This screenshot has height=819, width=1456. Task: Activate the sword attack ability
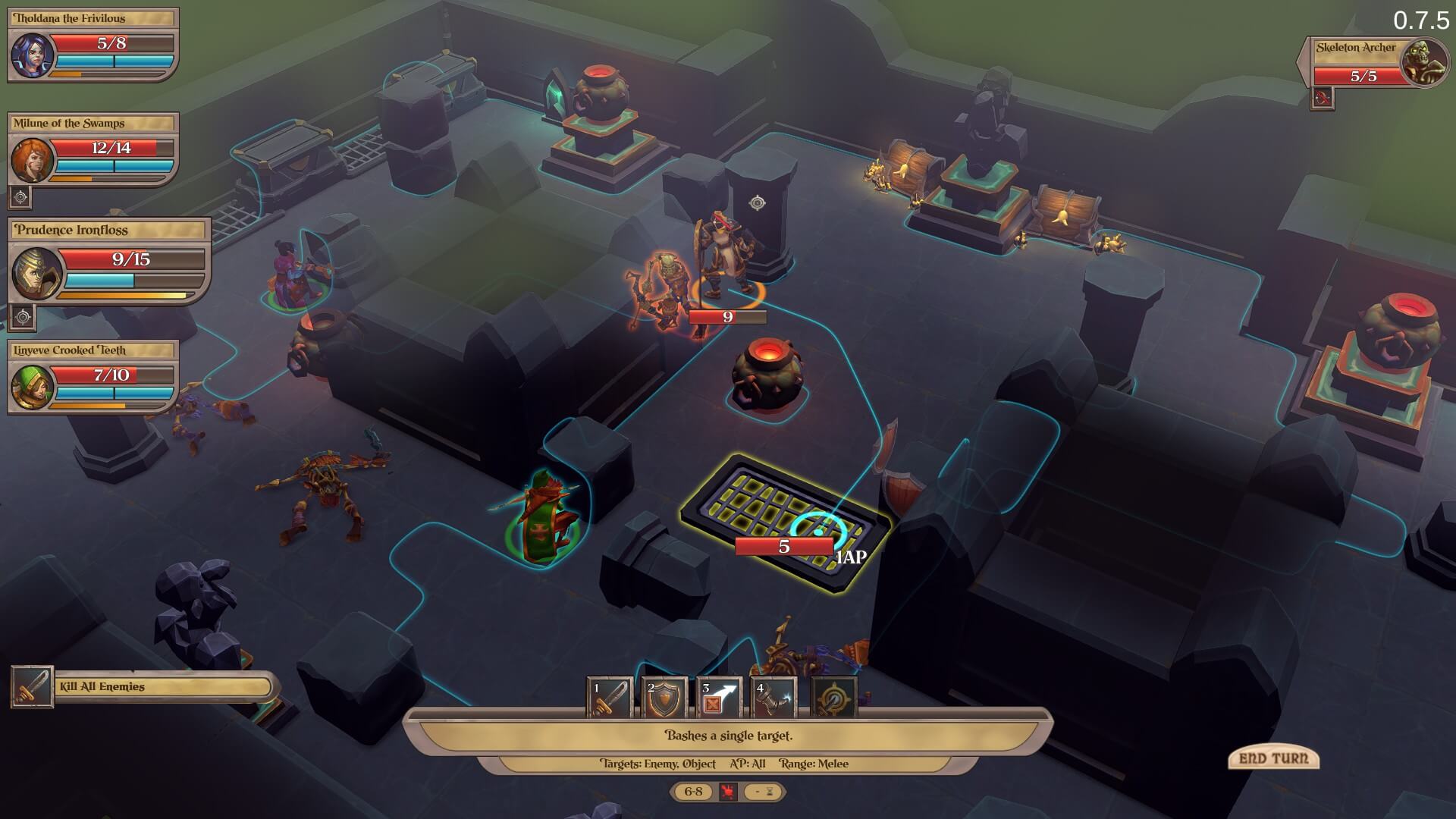click(610, 698)
